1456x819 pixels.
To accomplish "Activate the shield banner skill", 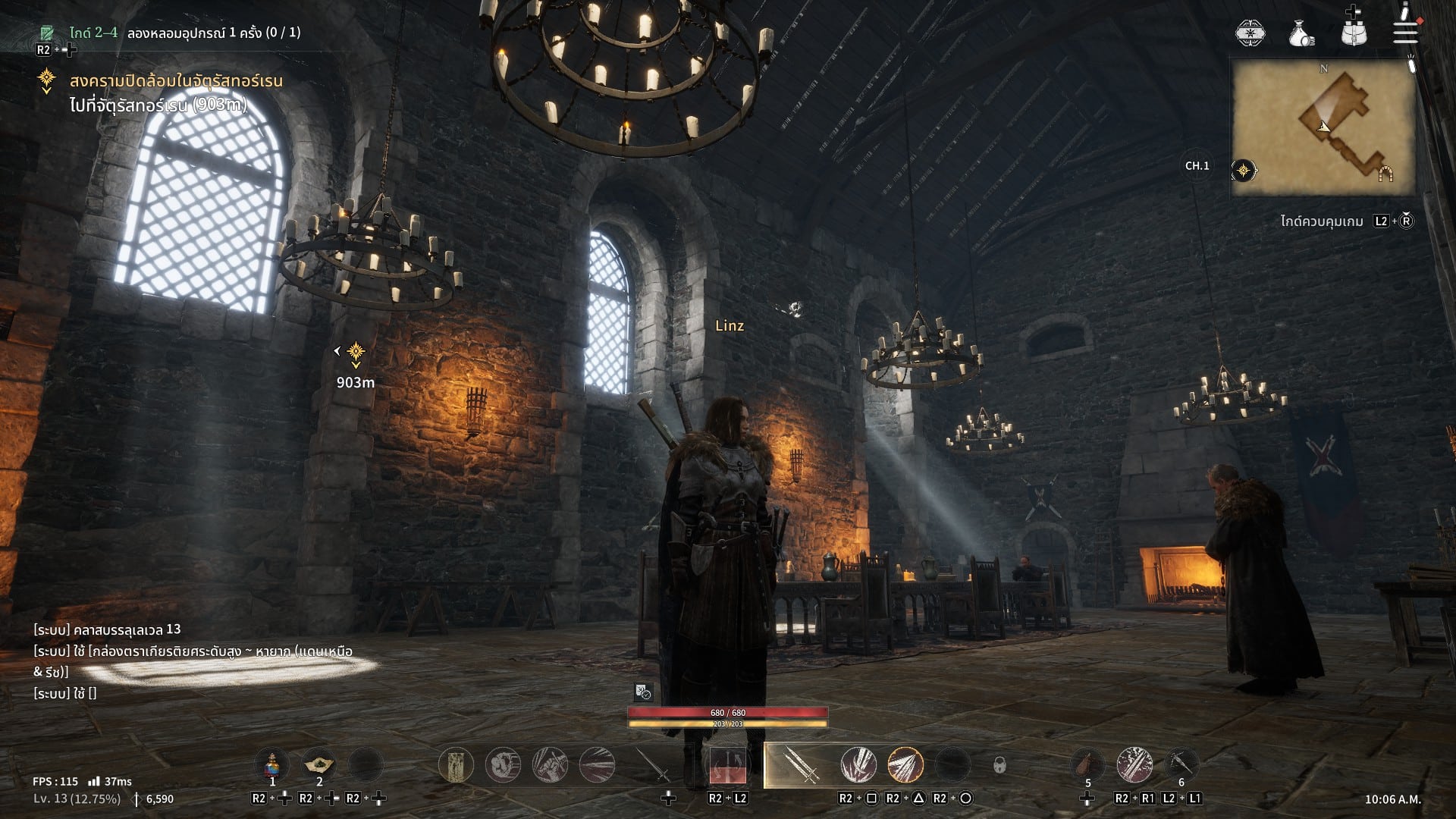I will (x=457, y=765).
